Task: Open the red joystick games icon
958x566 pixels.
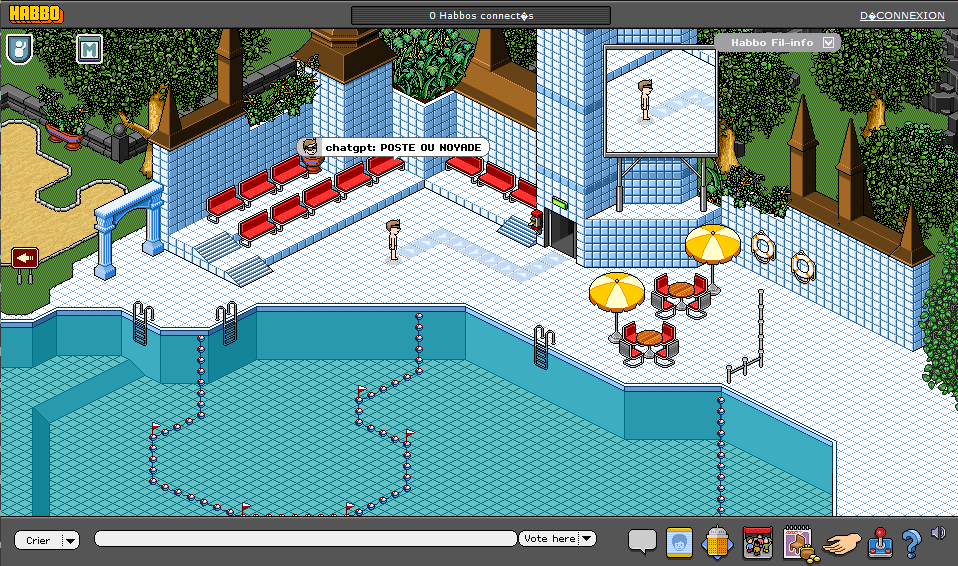Action: 880,542
